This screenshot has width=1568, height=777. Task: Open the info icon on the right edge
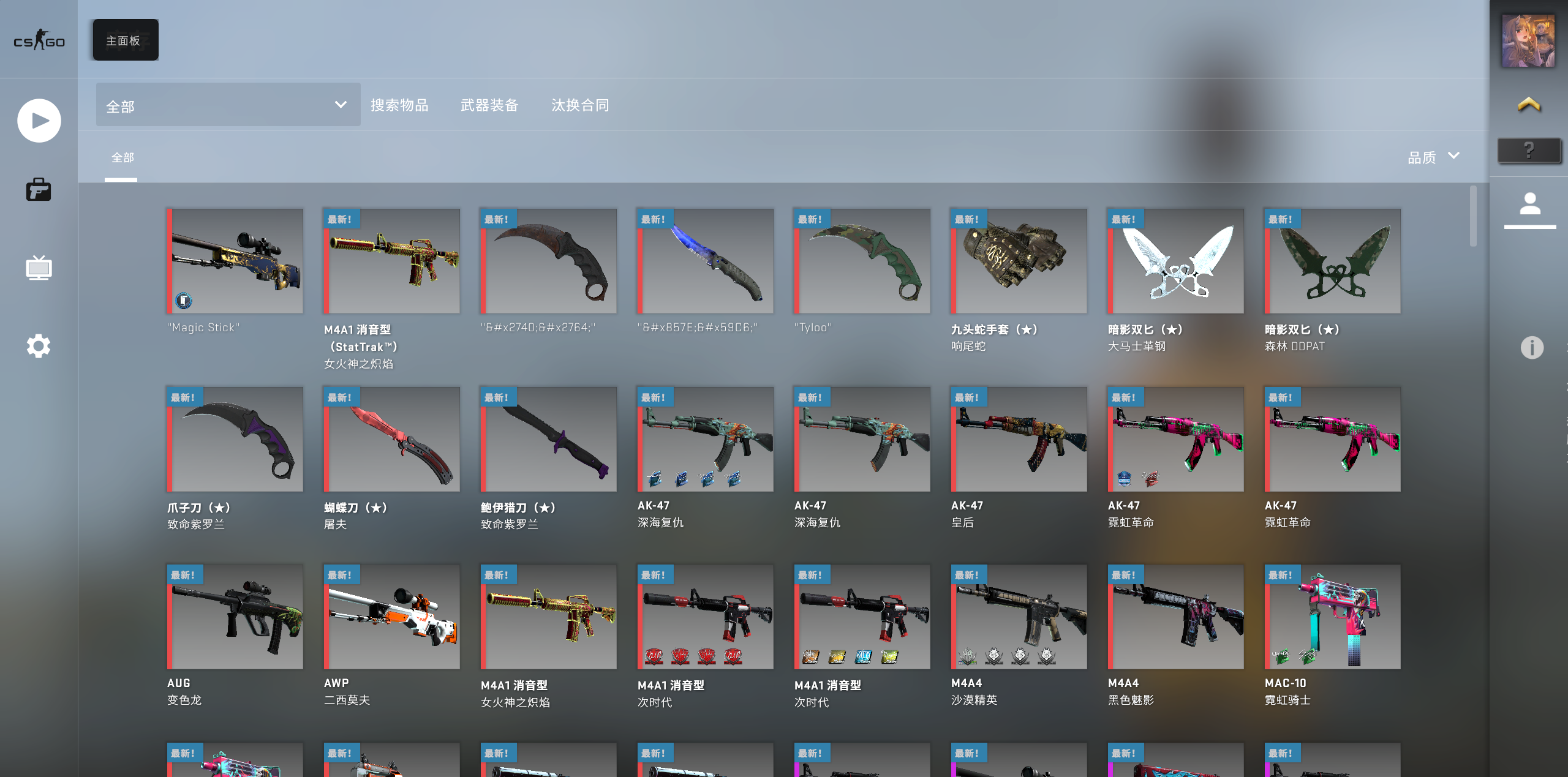(x=1531, y=348)
